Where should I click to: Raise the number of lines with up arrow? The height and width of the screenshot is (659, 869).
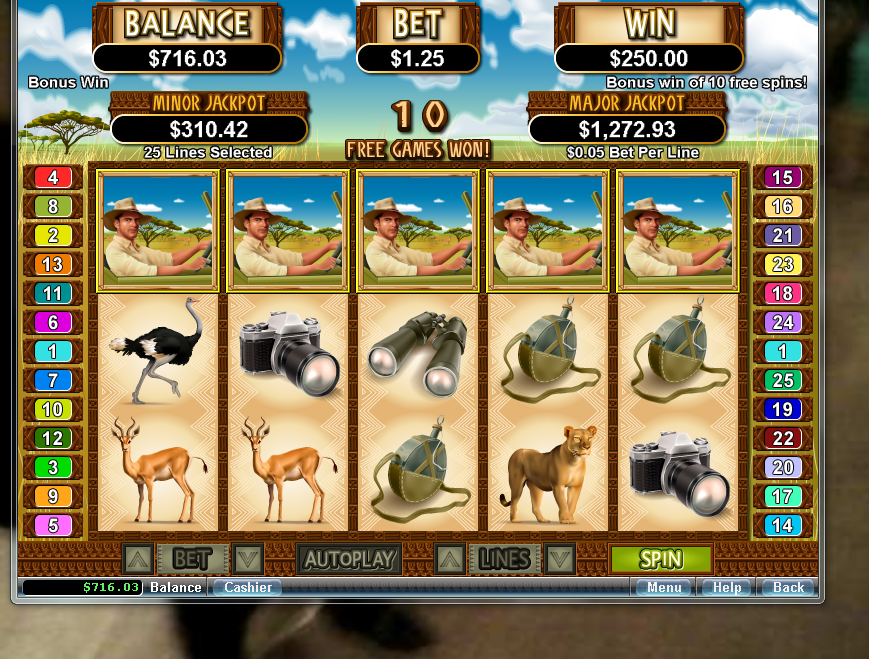(451, 559)
